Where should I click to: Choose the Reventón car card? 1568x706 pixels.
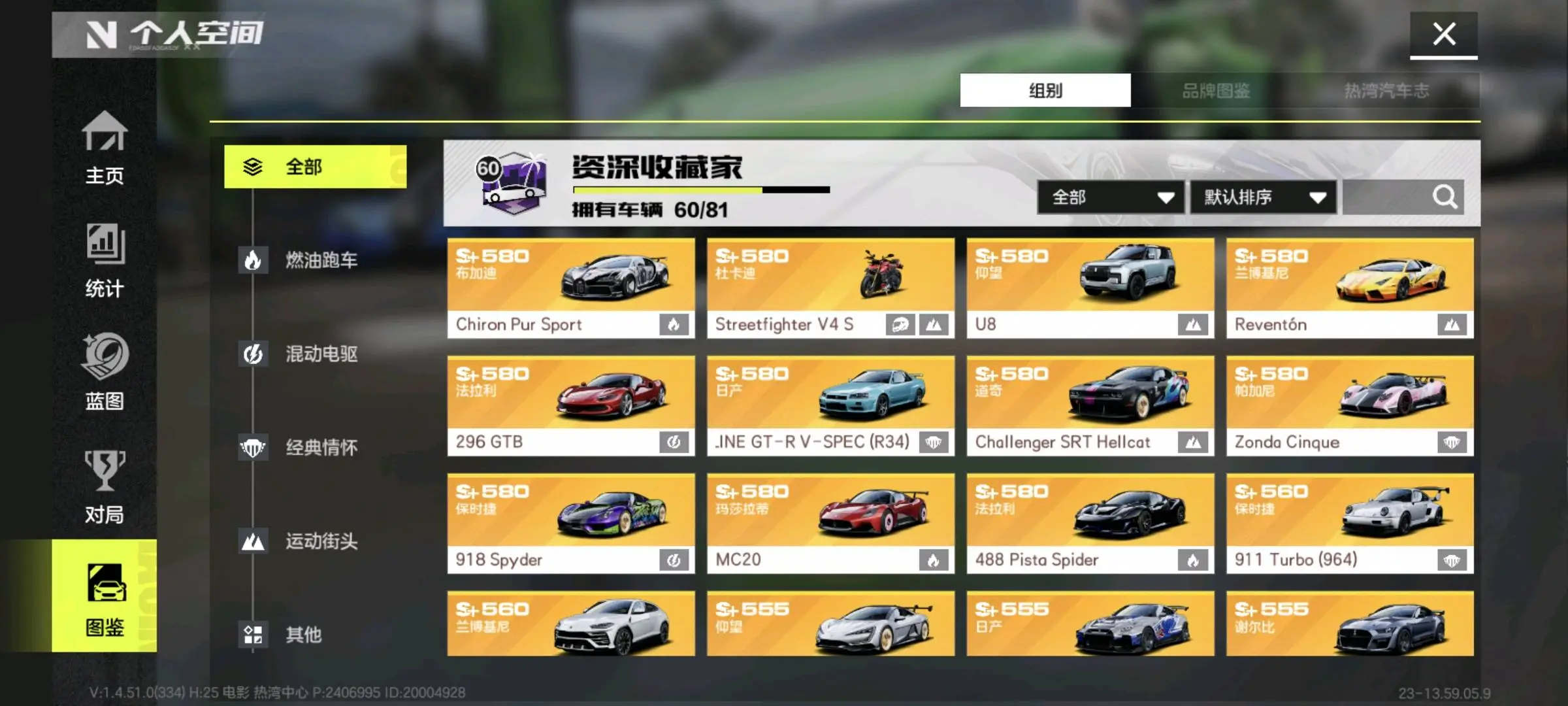[1349, 288]
